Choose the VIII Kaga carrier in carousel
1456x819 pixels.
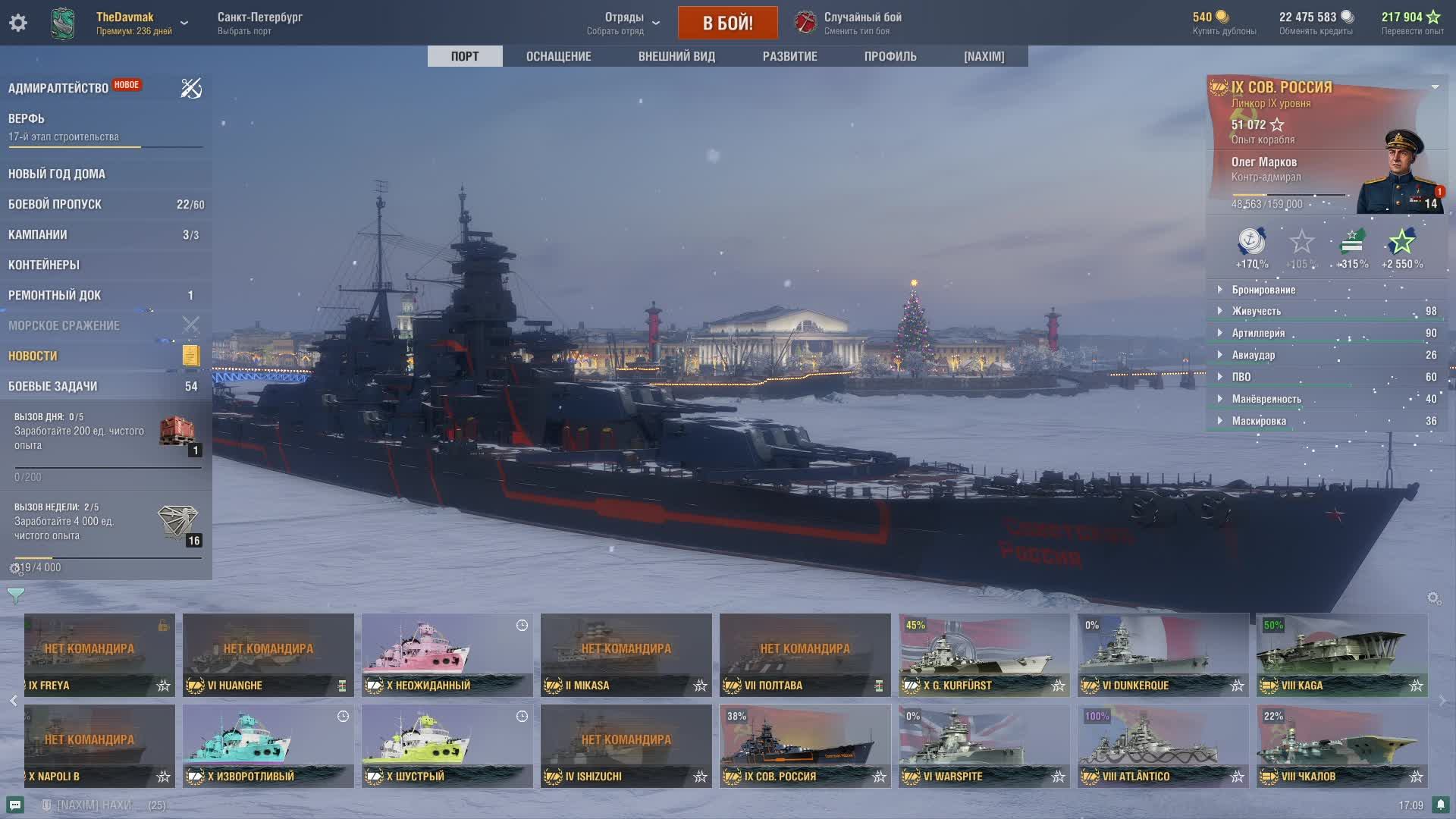click(1341, 654)
